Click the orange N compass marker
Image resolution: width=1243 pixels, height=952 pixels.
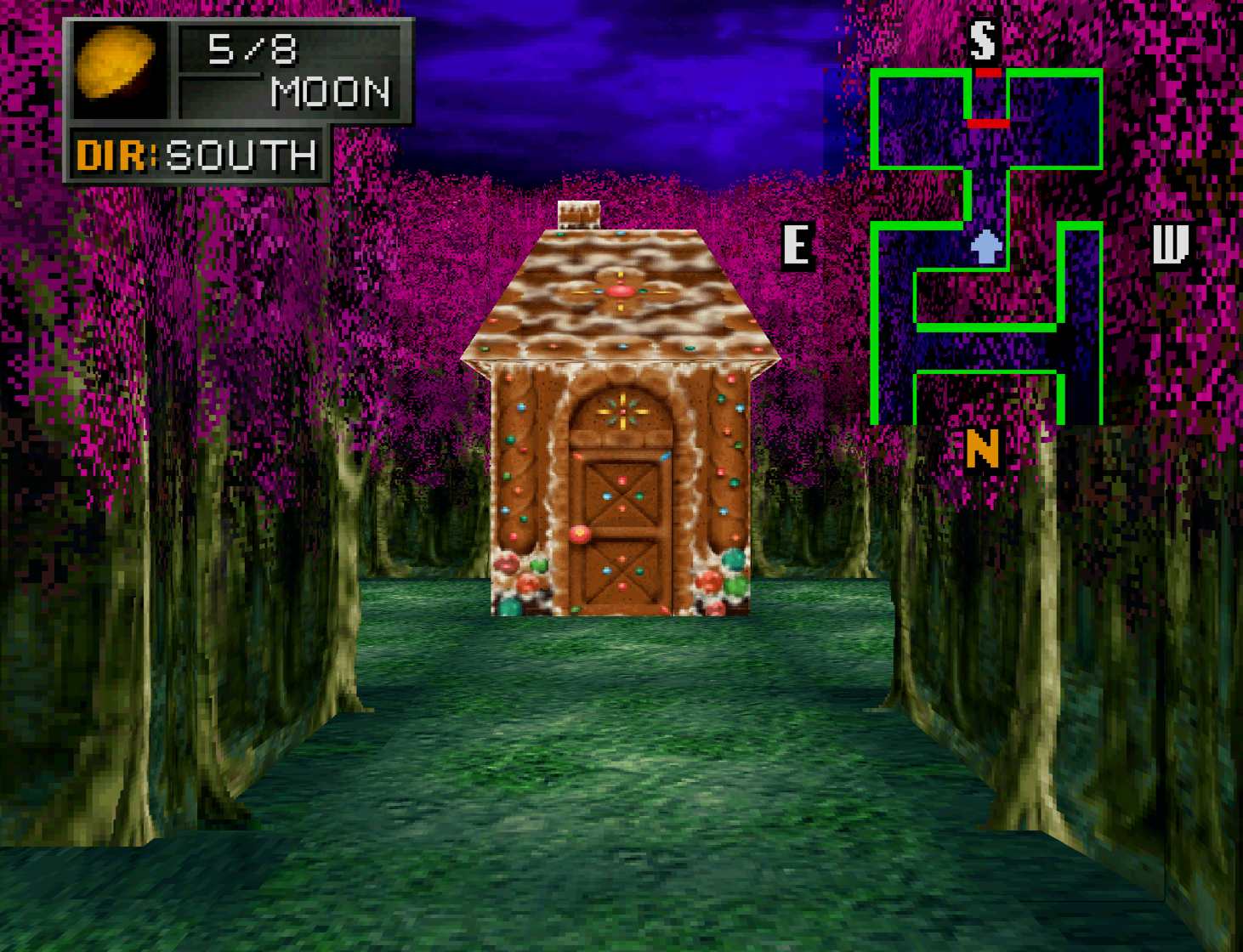[982, 448]
